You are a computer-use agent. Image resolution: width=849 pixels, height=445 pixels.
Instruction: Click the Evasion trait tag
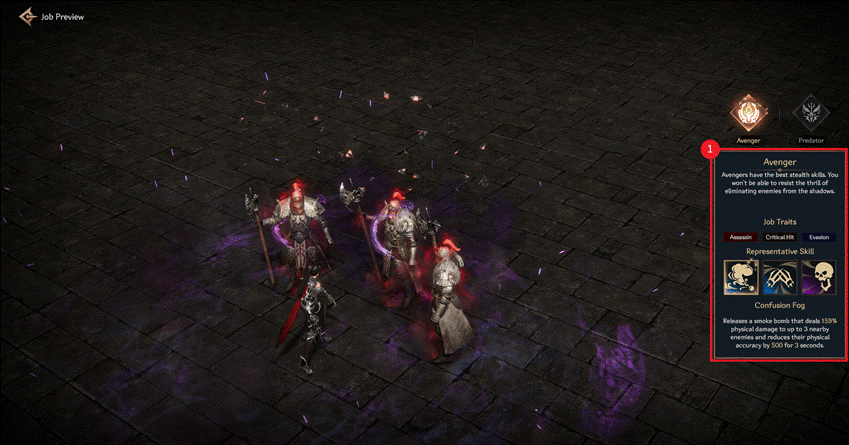[819, 236]
